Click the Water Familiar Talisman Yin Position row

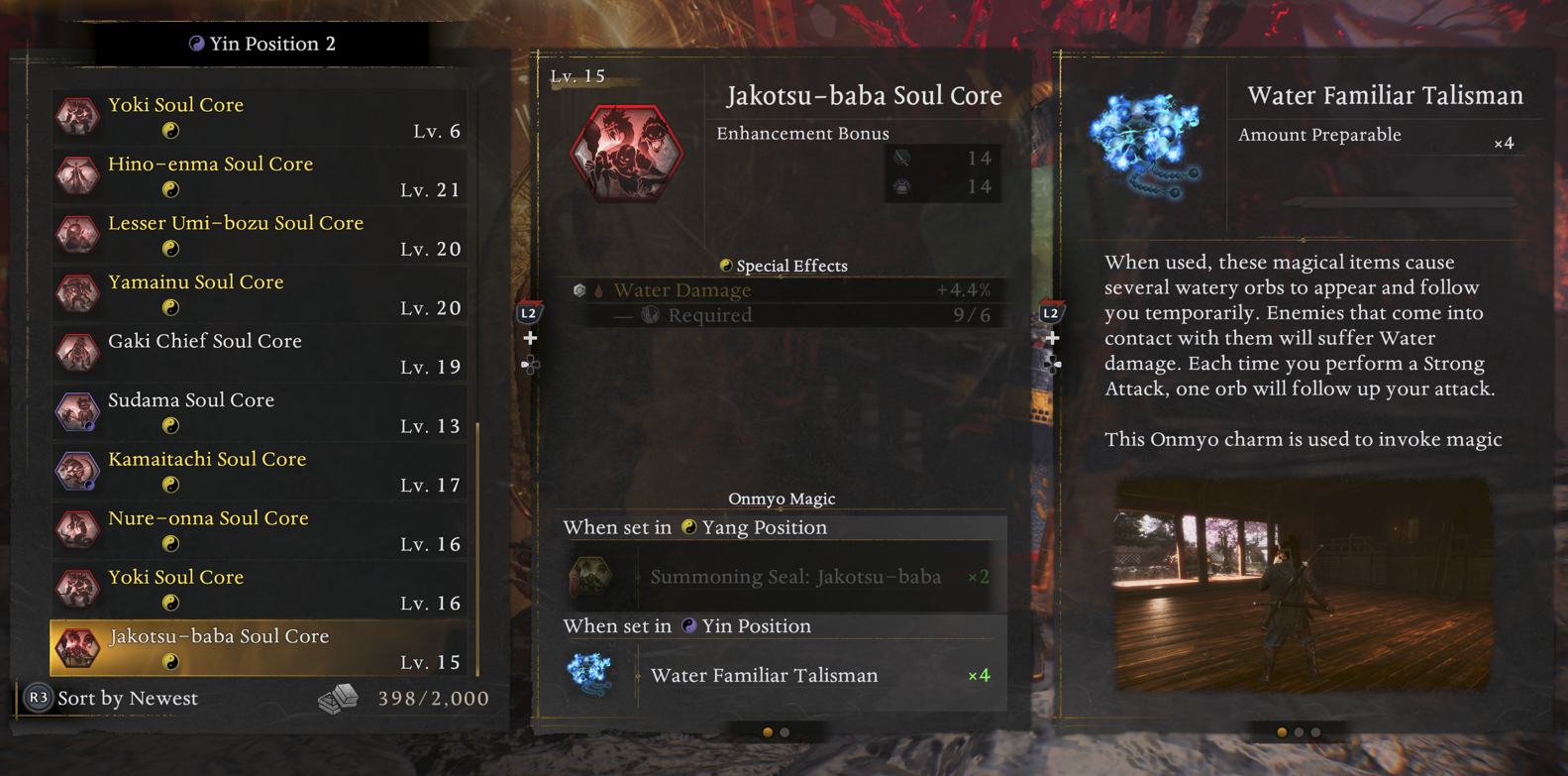click(781, 675)
